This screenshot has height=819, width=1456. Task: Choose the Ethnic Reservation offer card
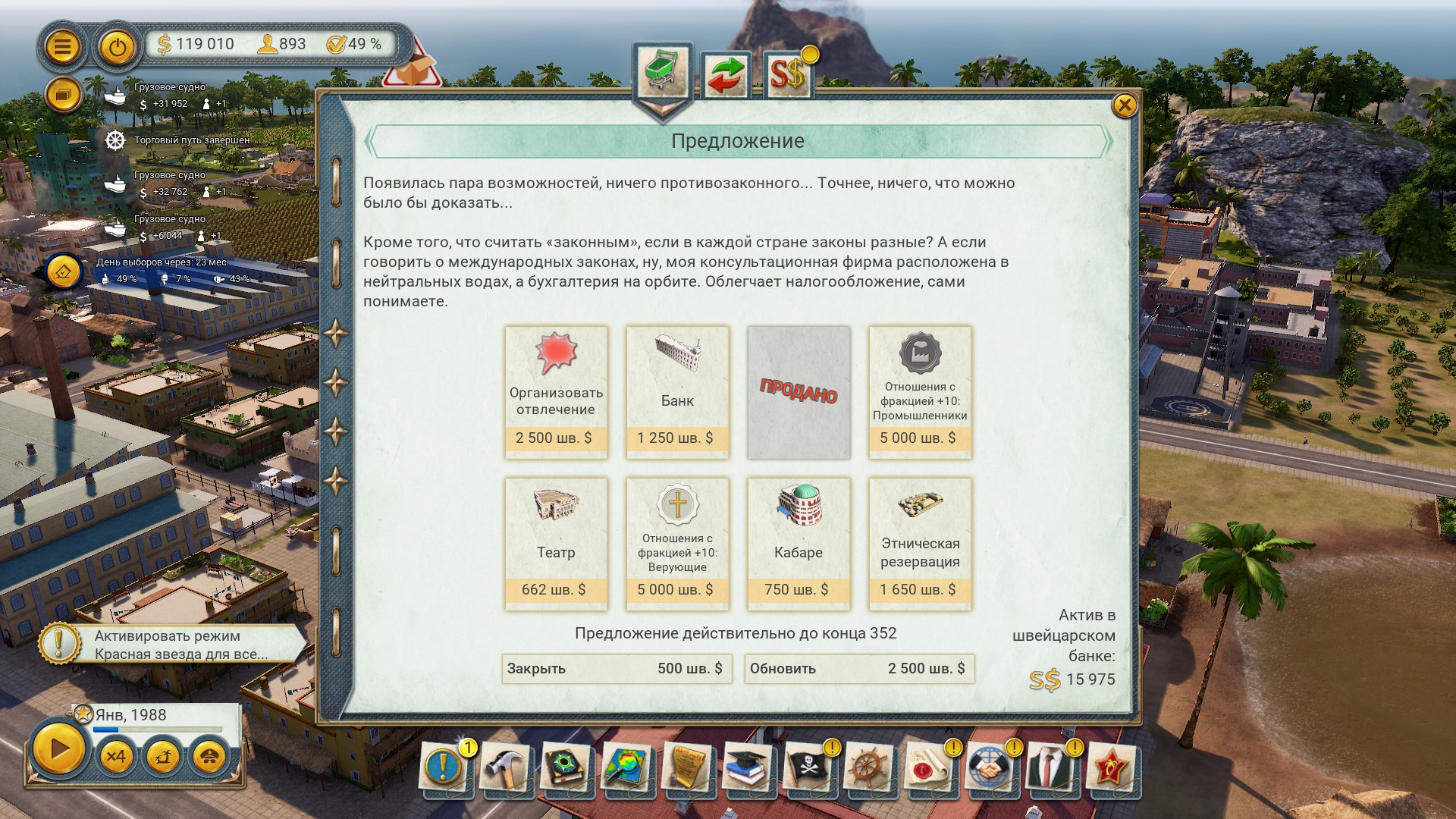point(920,544)
